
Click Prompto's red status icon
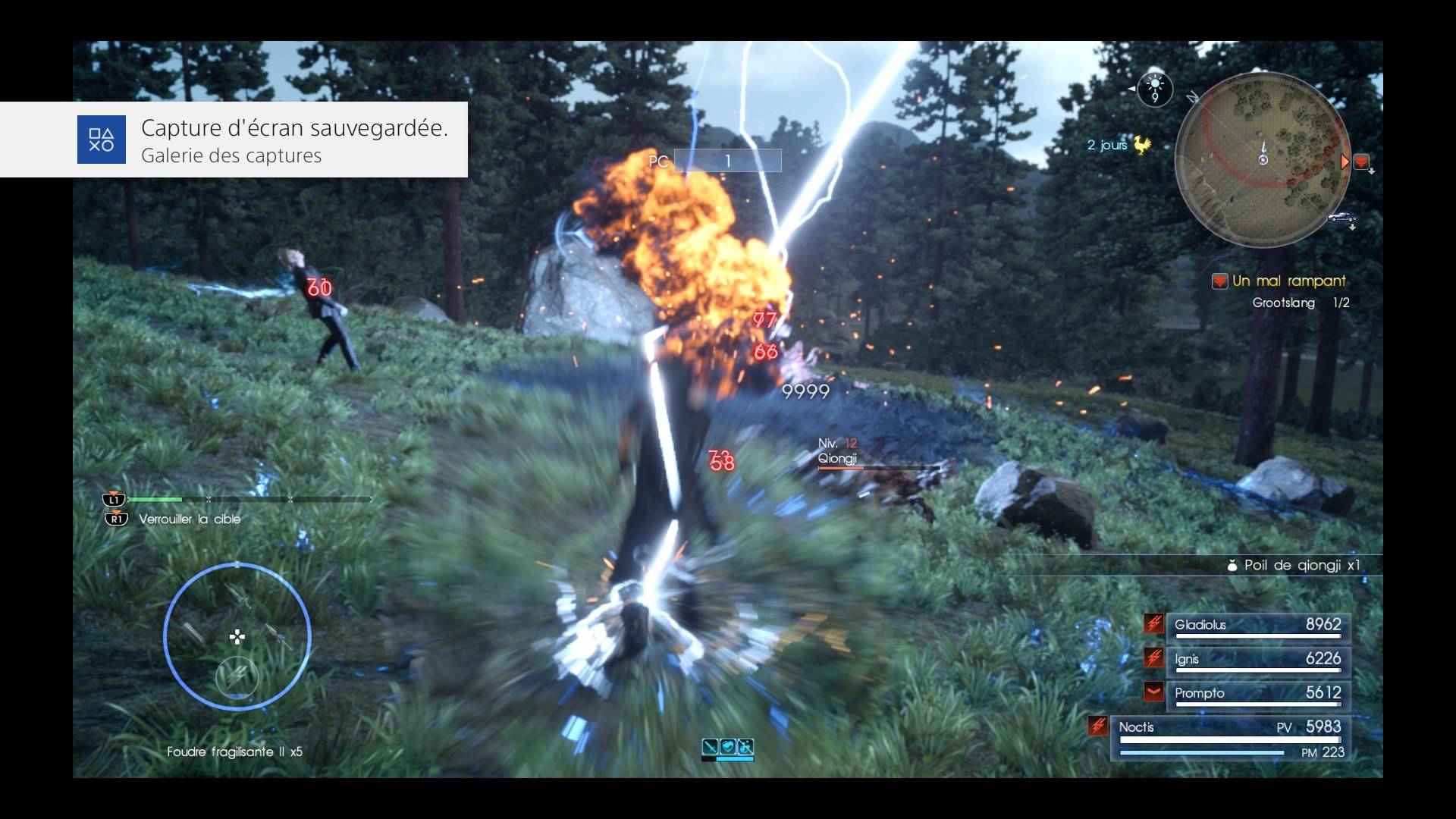click(x=1153, y=692)
